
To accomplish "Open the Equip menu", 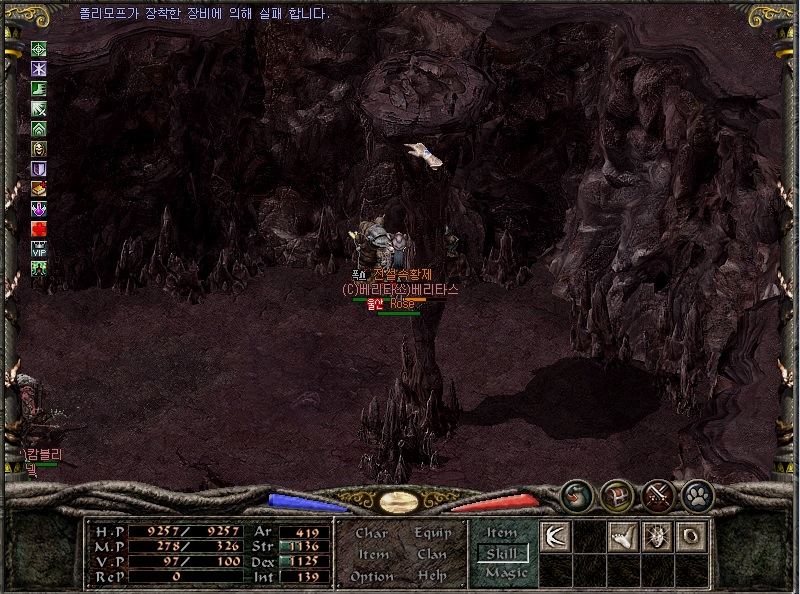I will click(x=433, y=533).
